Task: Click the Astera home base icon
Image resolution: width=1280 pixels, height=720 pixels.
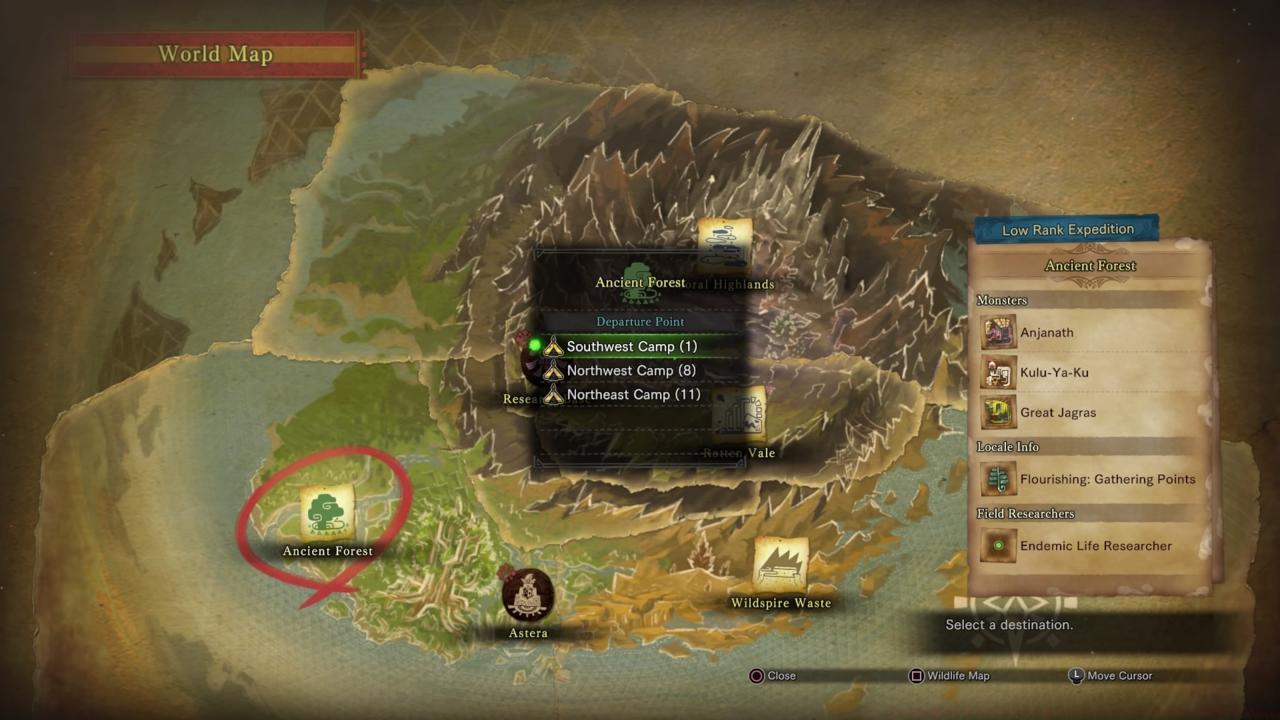Action: [527, 594]
